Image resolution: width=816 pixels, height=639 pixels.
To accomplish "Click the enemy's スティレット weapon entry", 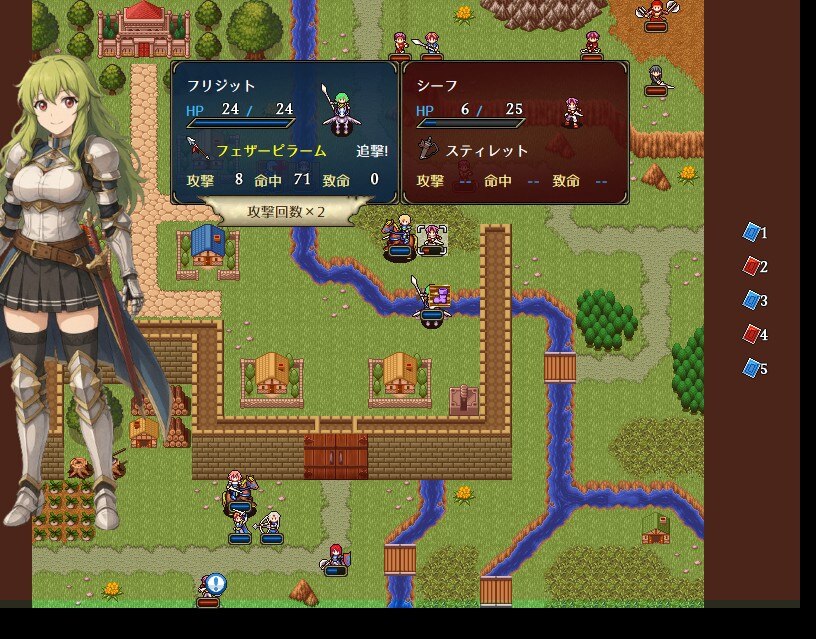I will point(486,151).
